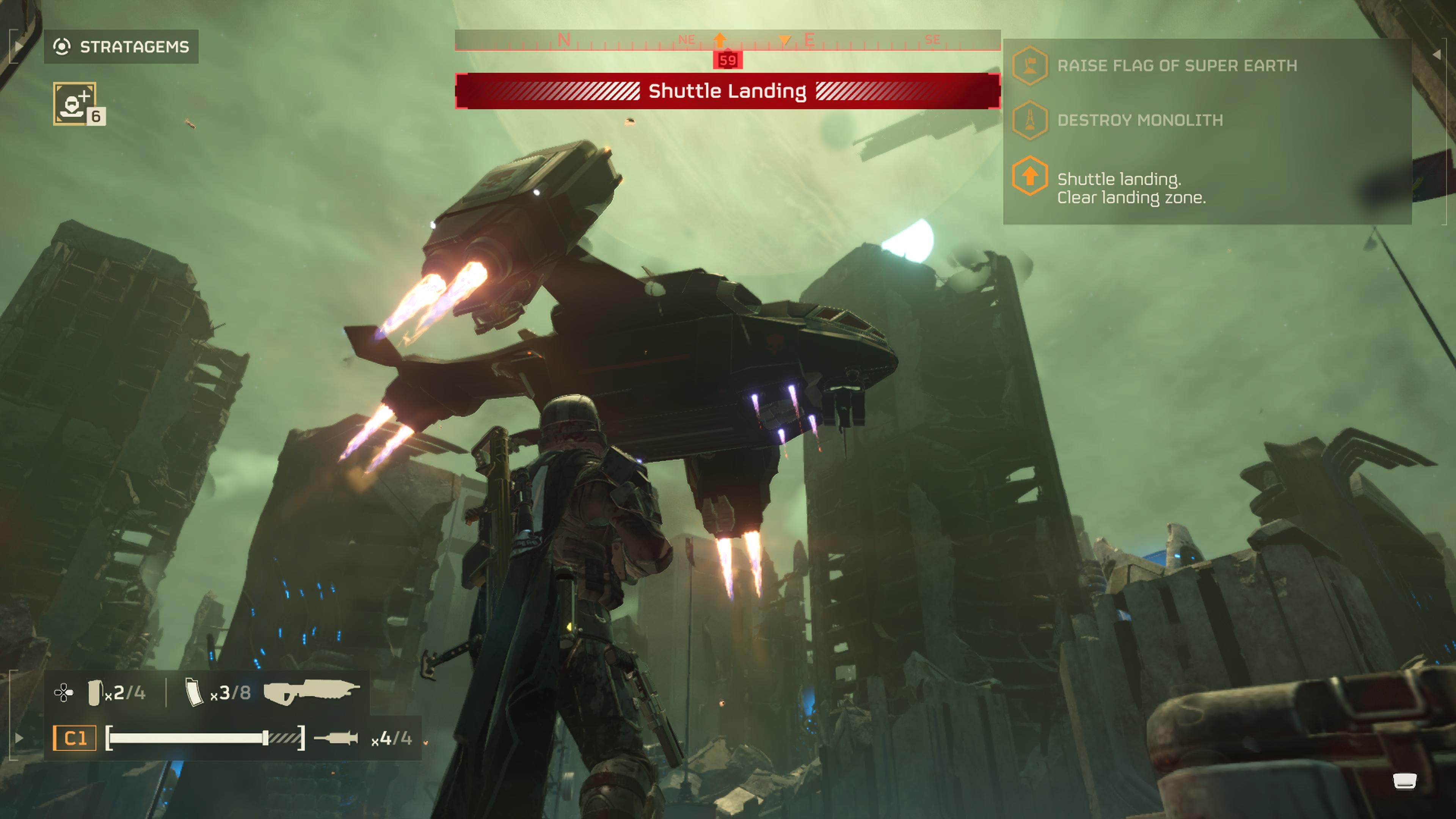Click the grenade icon in weapon bar
The image size is (1456, 819).
tap(94, 692)
